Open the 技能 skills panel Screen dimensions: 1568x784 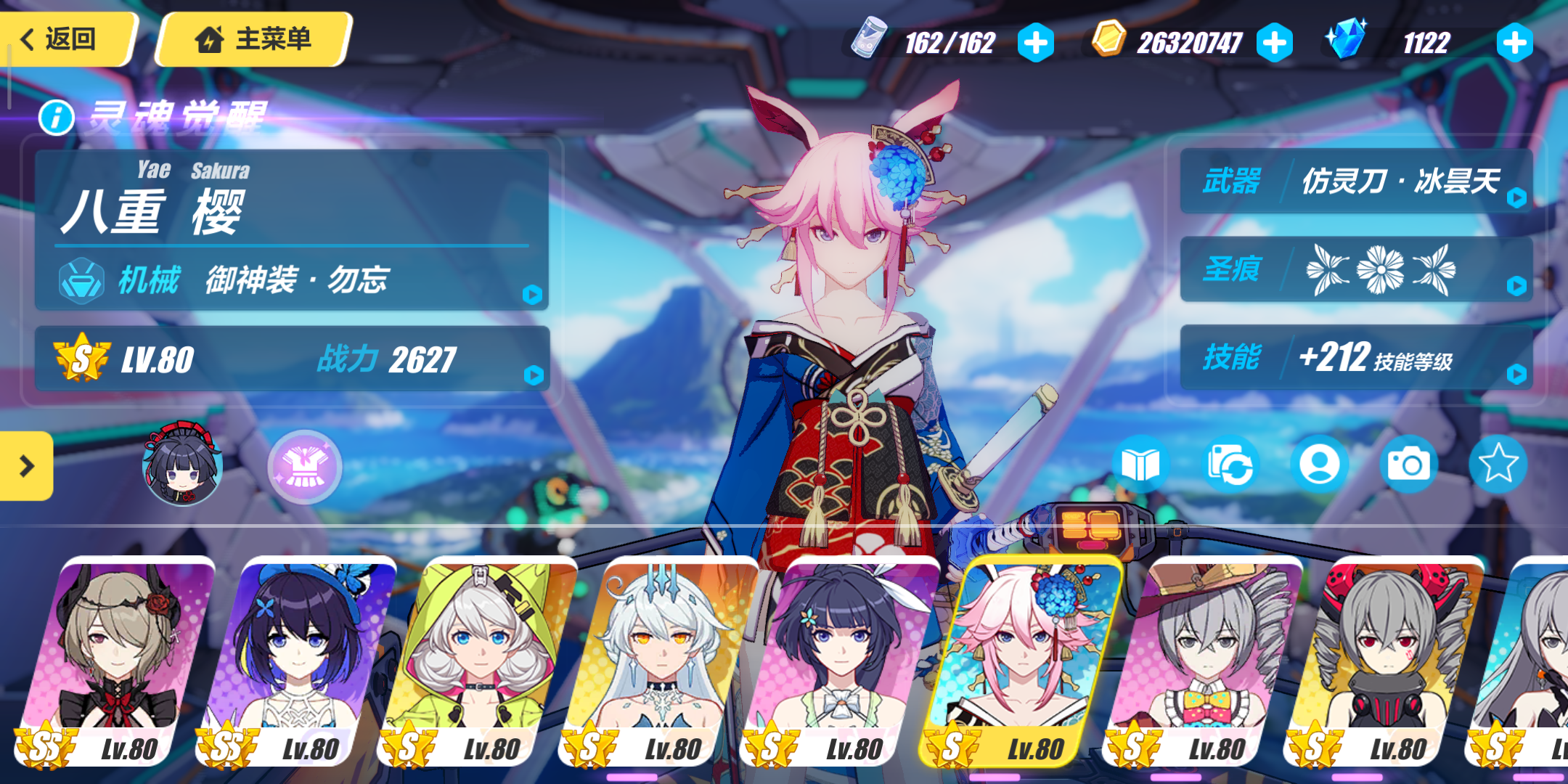(1356, 357)
